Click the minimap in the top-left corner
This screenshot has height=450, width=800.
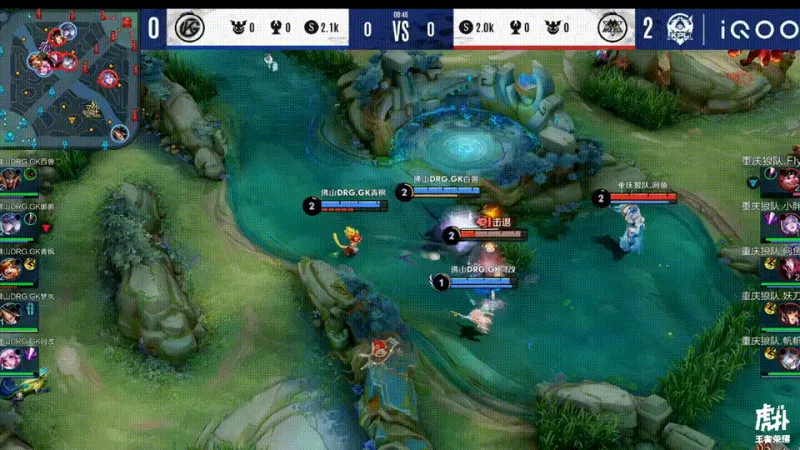68,73
